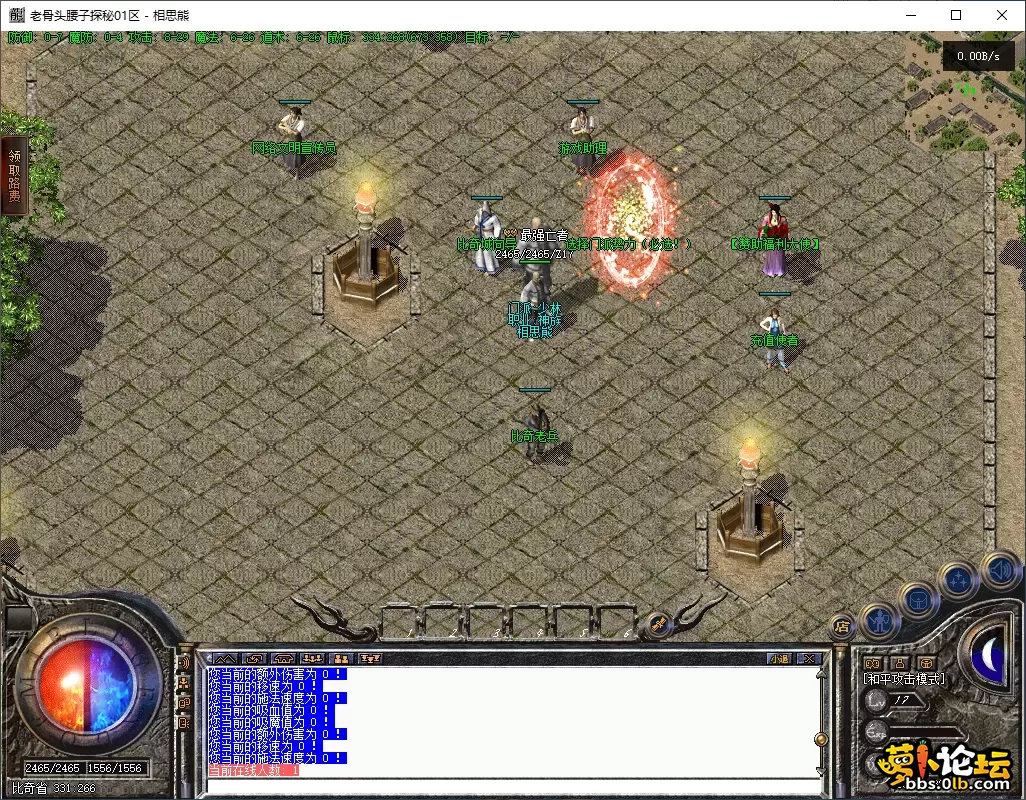Click the 小退 logout button
The image size is (1026, 800).
779,658
